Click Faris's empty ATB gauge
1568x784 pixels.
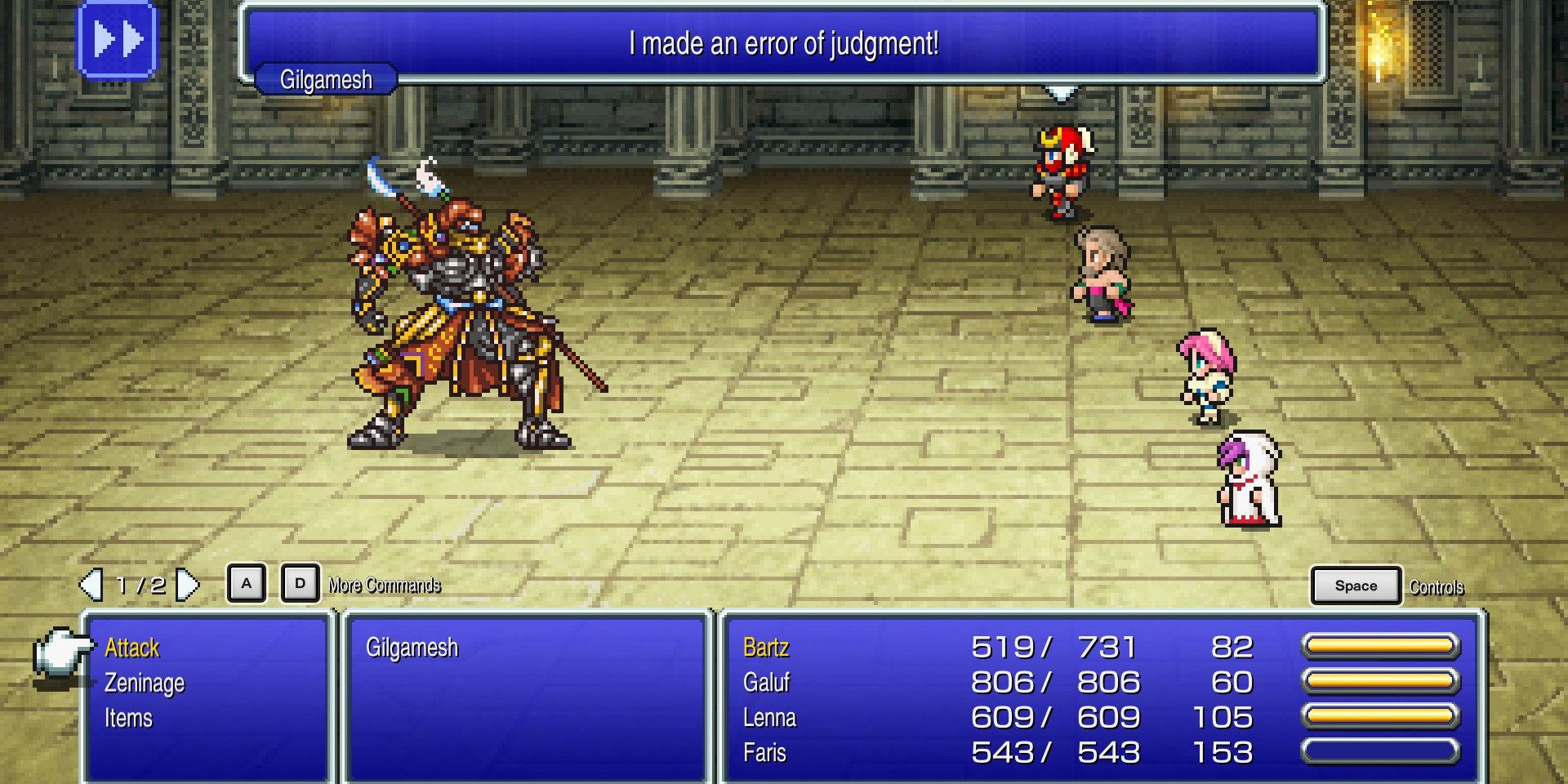tap(1380, 752)
